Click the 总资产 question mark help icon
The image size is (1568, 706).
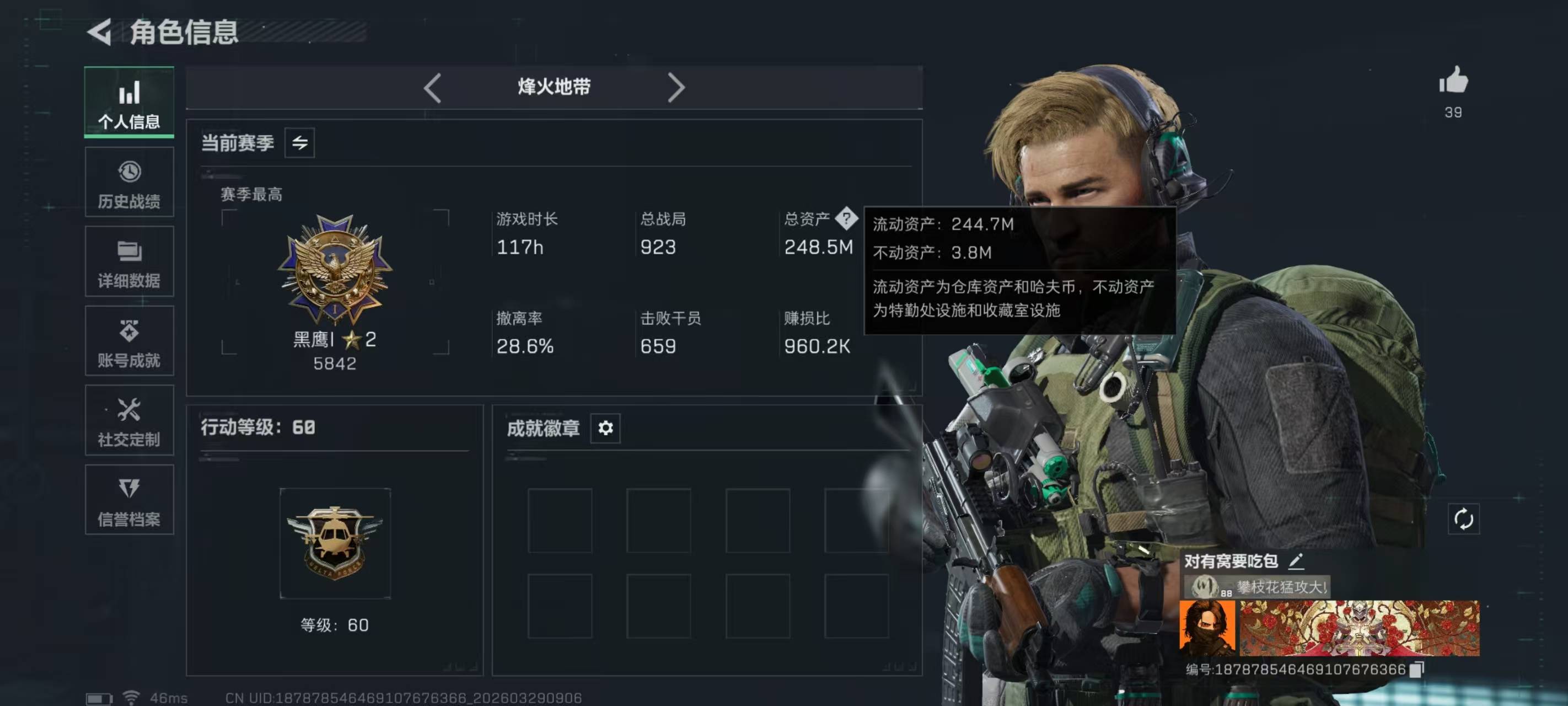point(846,218)
